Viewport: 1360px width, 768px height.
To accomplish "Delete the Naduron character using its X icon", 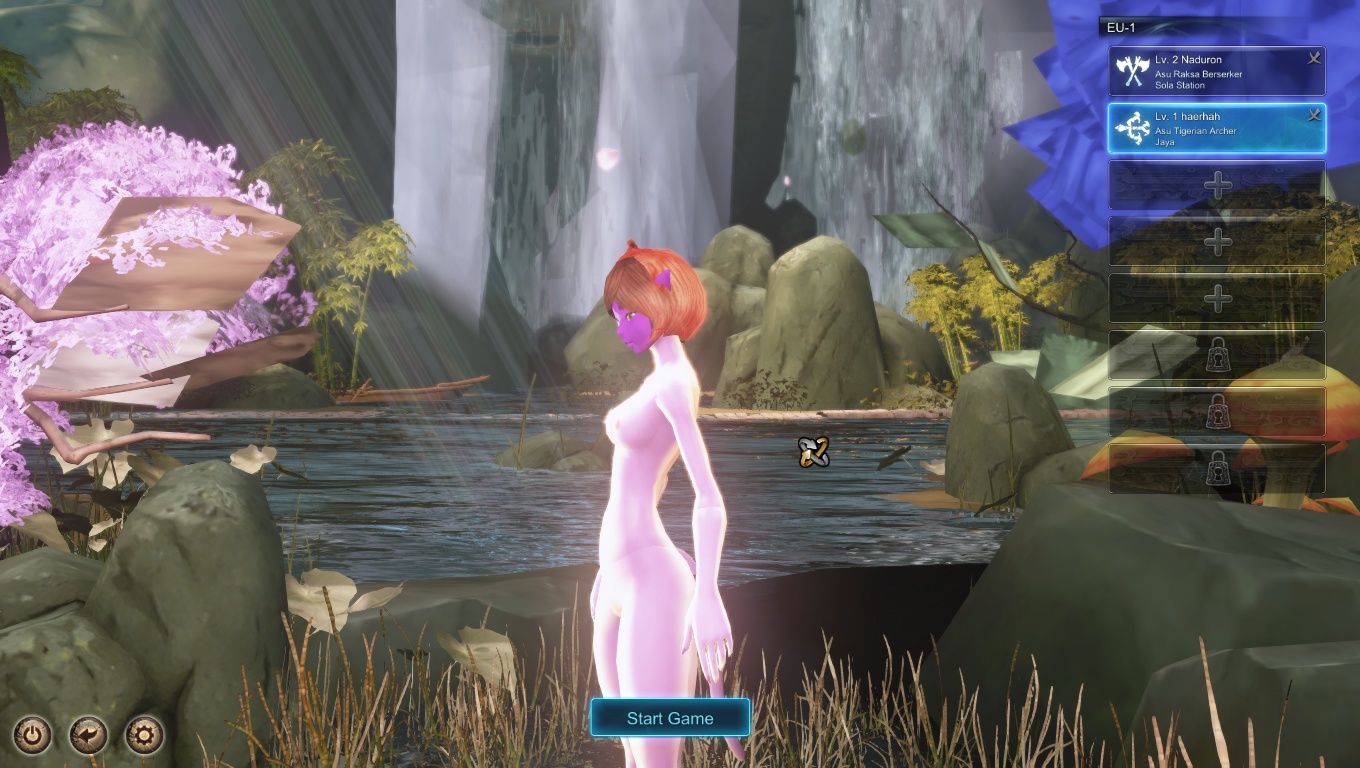I will click(x=1314, y=59).
